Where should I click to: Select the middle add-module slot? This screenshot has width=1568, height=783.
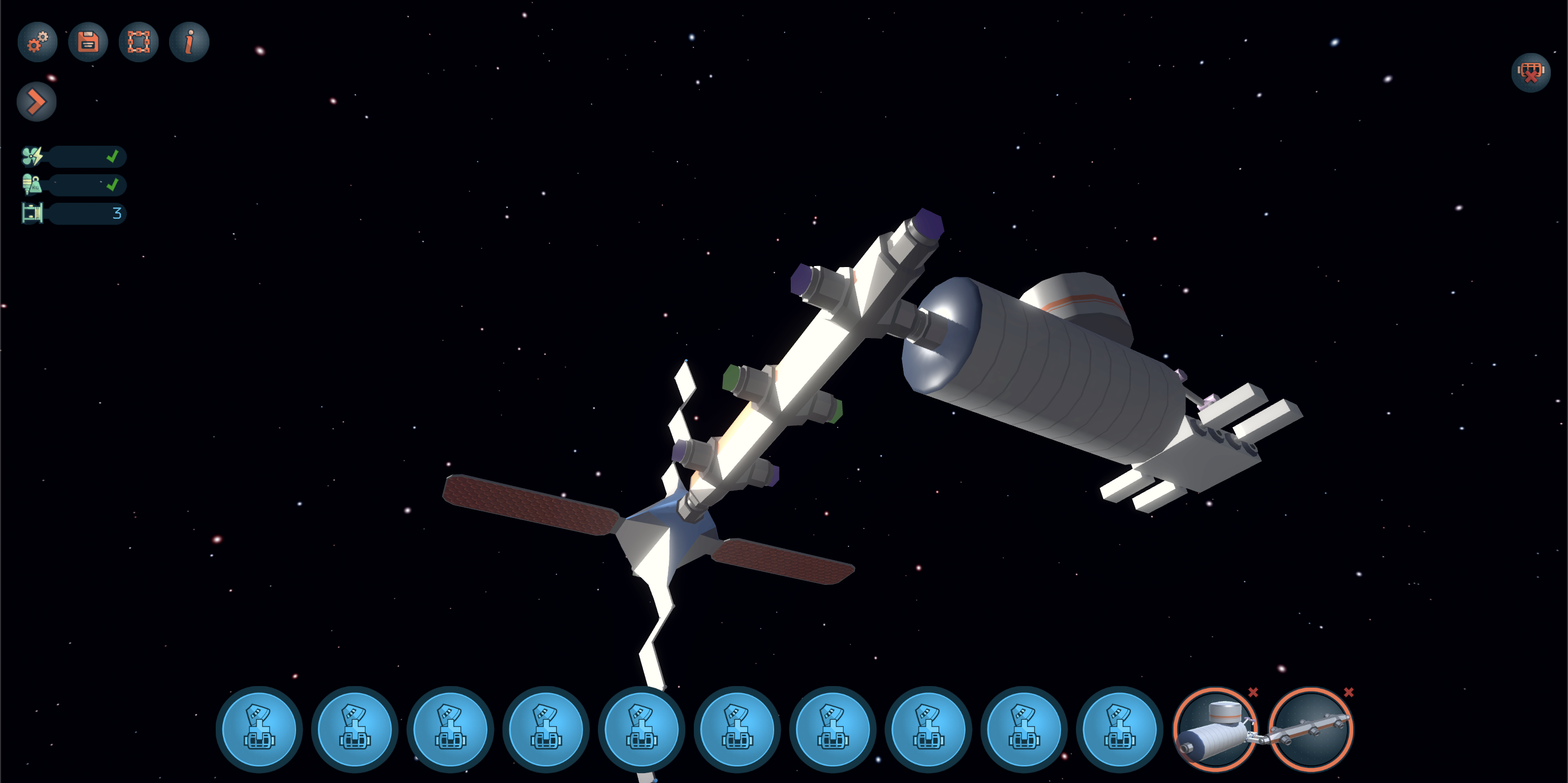tap(642, 729)
